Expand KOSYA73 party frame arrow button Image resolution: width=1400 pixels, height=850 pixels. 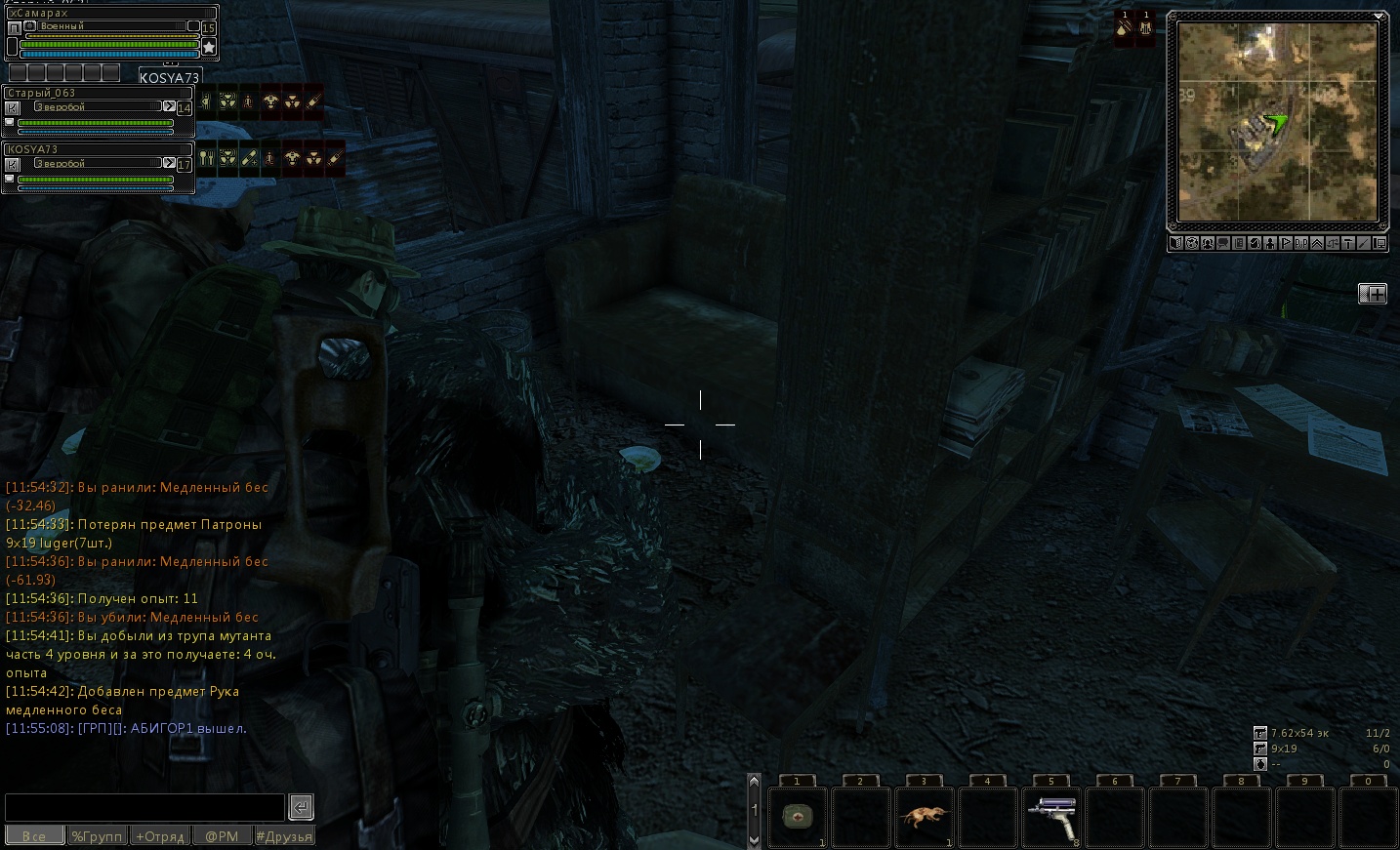[x=169, y=163]
